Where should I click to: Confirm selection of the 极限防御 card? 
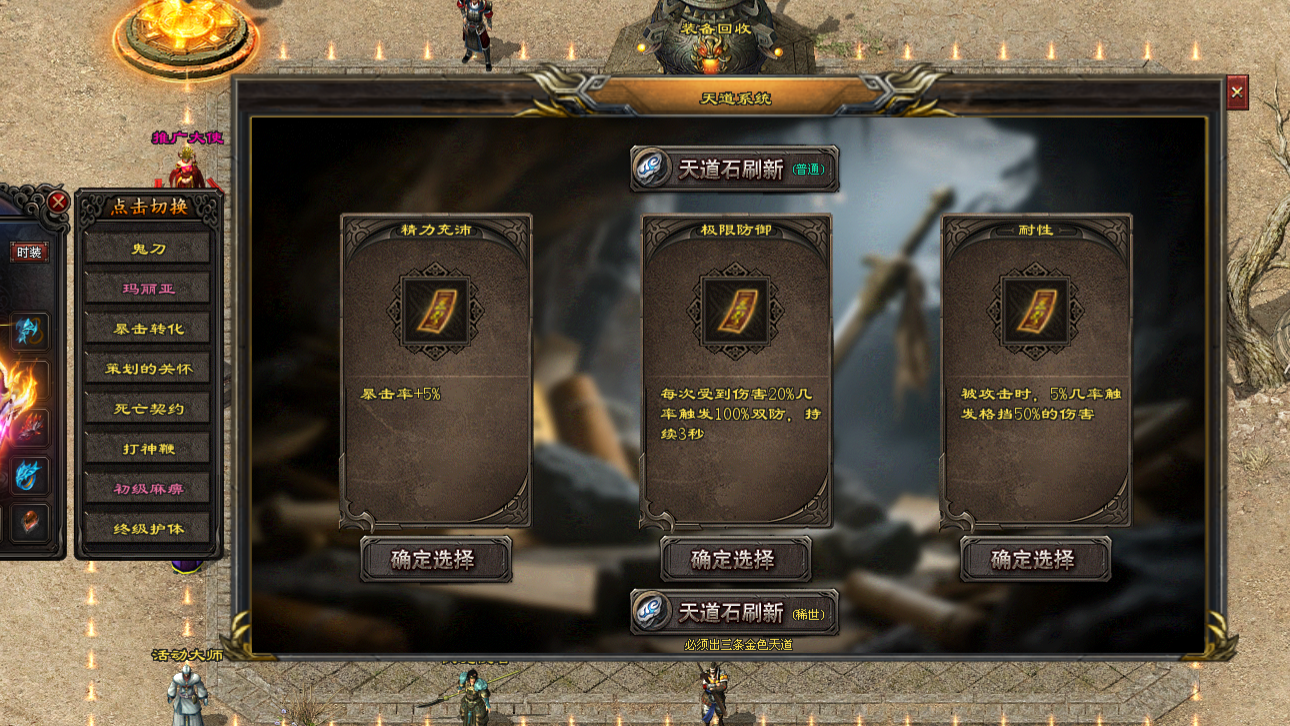tap(735, 559)
